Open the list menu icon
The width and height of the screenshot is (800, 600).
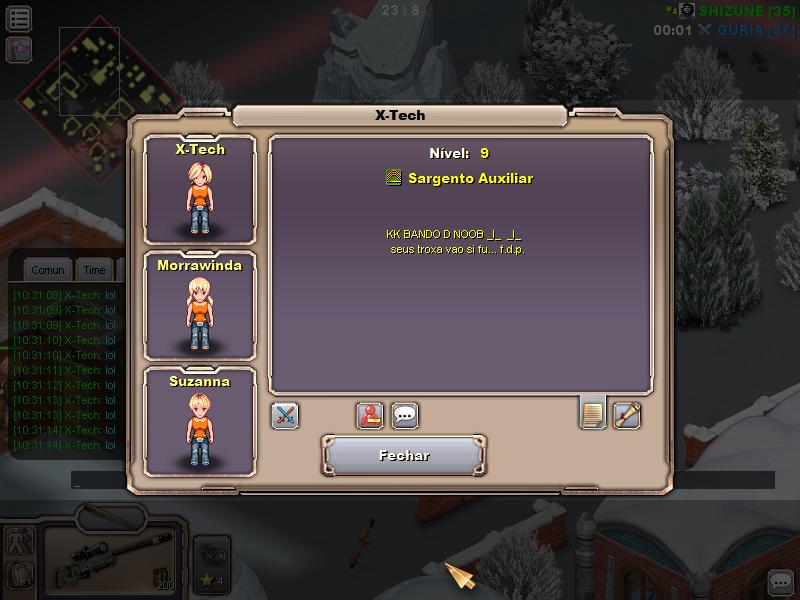tap(19, 17)
